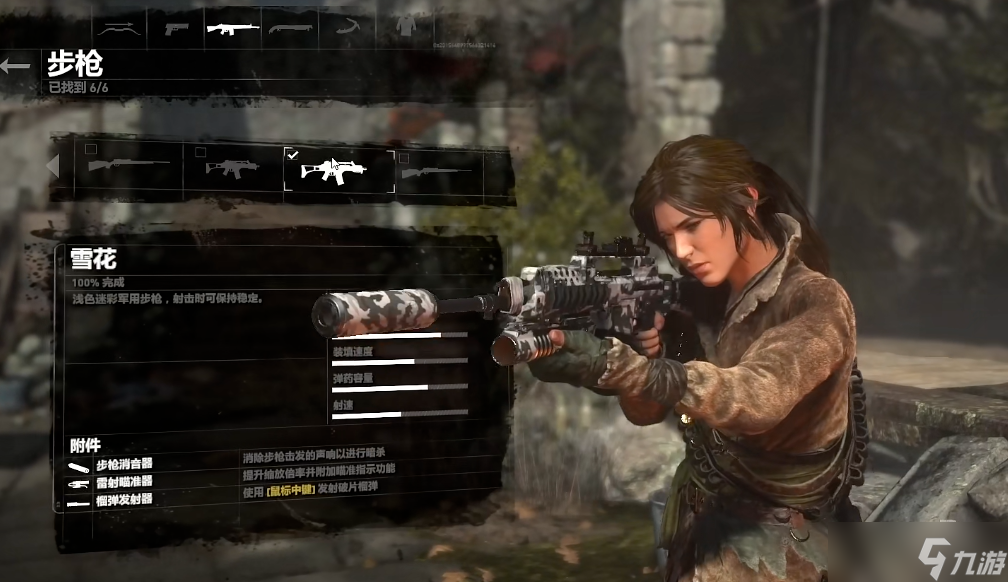Viewport: 1008px width, 582px height.
Task: Choose the dimmed unchecked assault rifle
Action: [x=232, y=167]
